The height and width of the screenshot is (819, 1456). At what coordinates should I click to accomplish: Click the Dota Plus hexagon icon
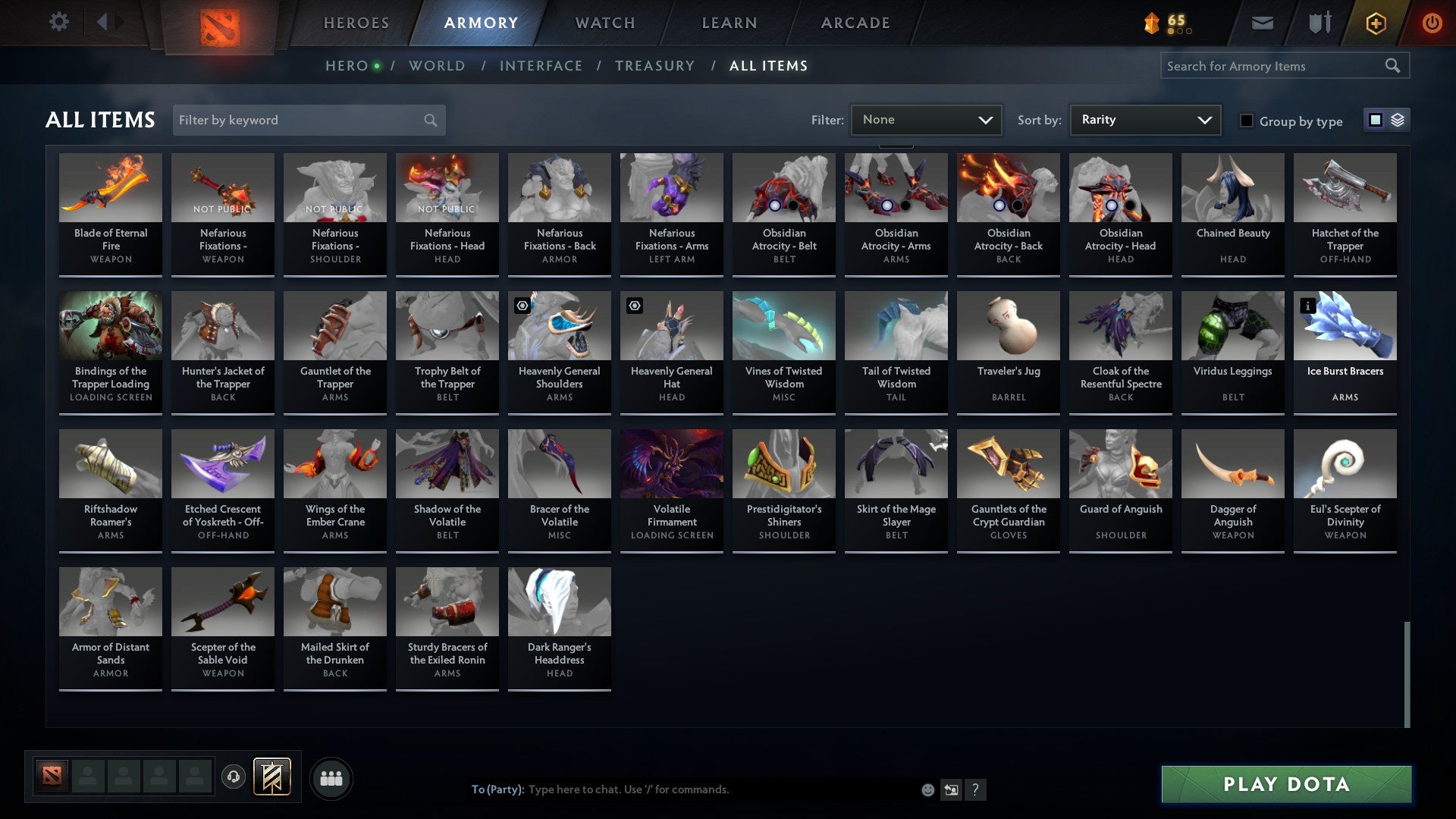tap(1375, 23)
